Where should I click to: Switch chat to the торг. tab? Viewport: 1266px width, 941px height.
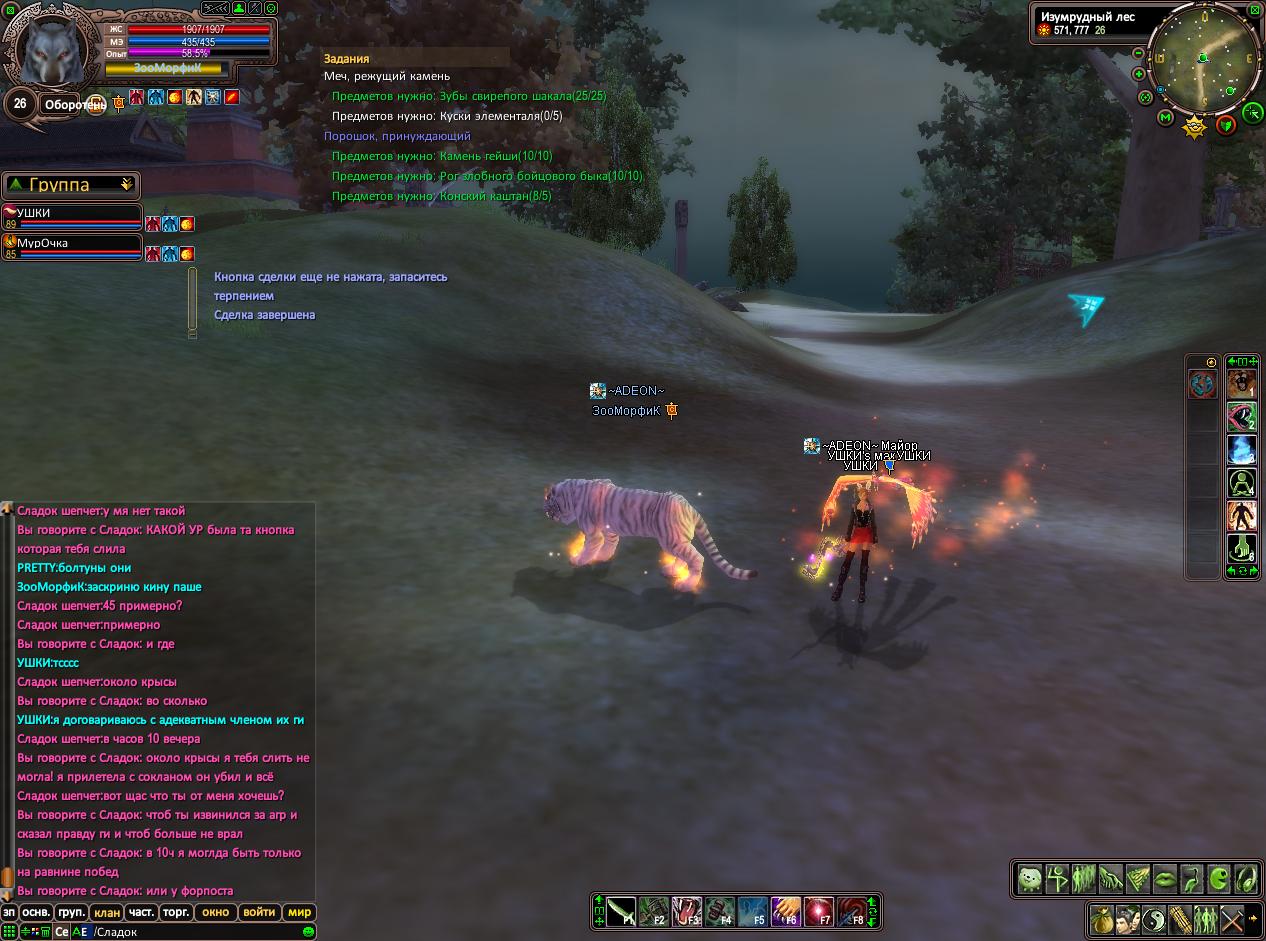click(x=176, y=912)
